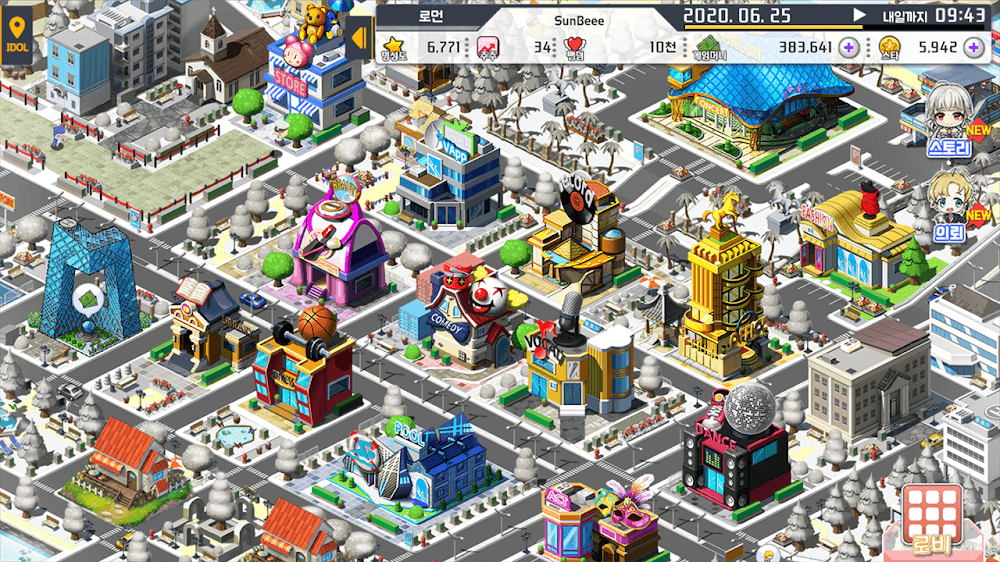The width and height of the screenshot is (1000, 562).
Task: Click the play arrow beside the date
Action: (858, 15)
